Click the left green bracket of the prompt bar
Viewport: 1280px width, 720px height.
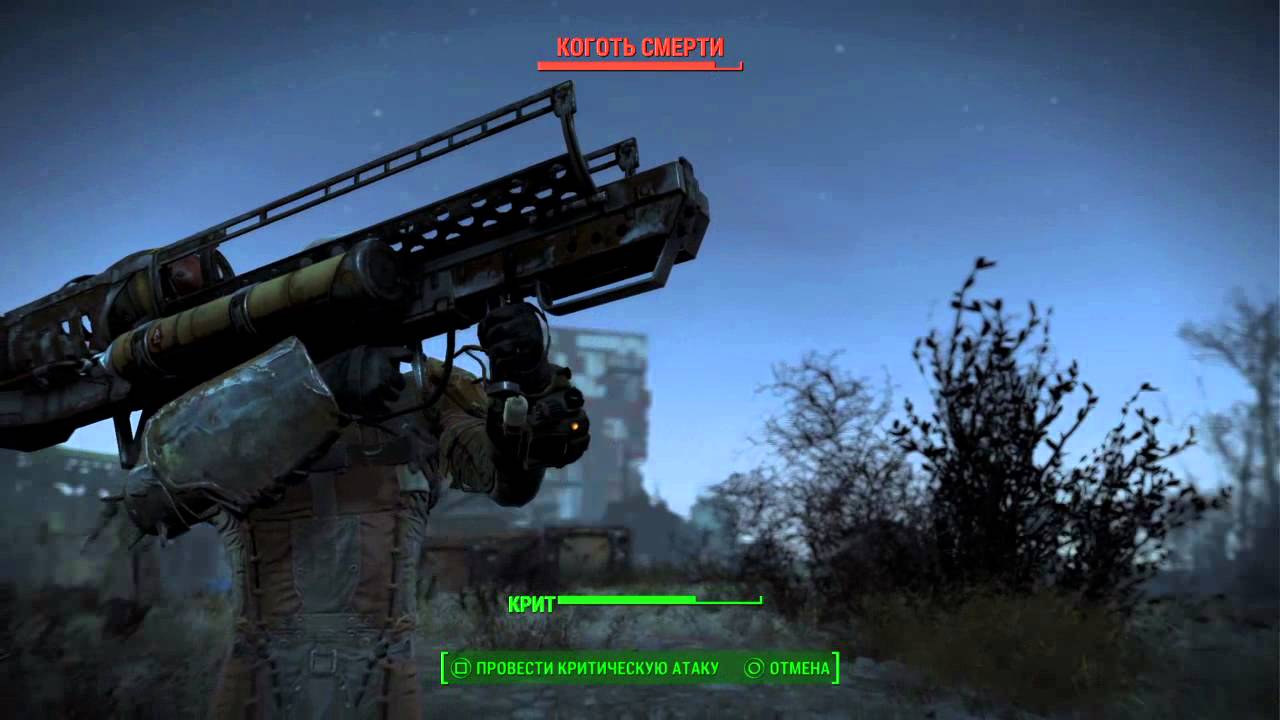[444, 668]
